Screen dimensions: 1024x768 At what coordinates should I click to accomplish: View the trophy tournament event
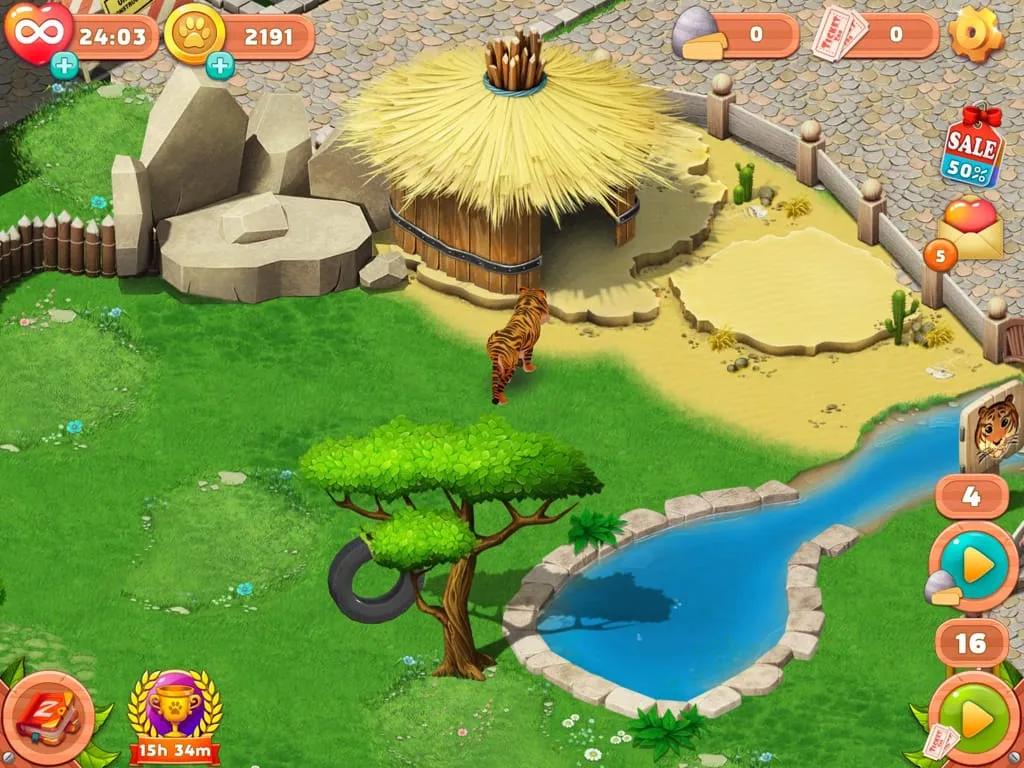click(175, 714)
